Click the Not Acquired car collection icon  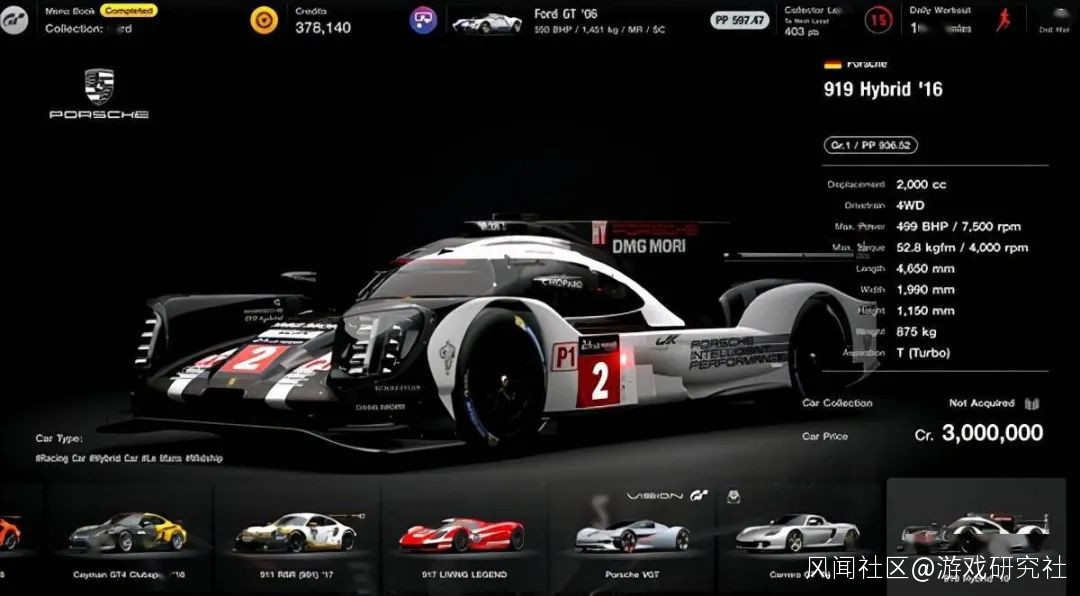pos(1032,404)
